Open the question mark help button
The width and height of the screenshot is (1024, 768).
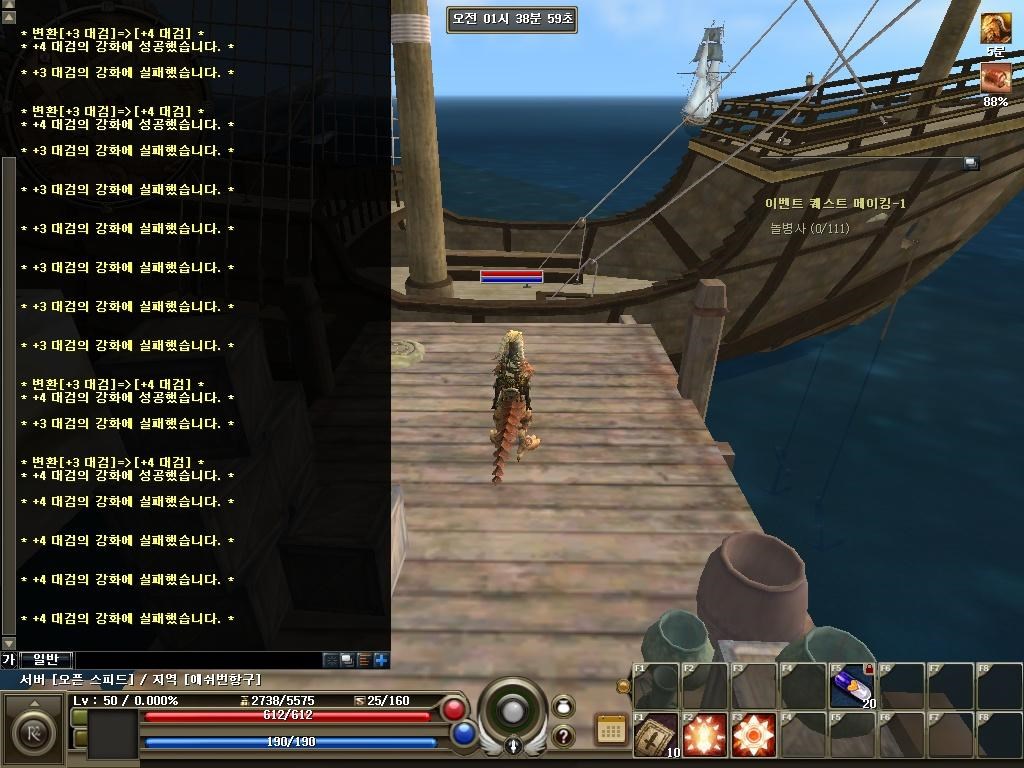click(563, 736)
